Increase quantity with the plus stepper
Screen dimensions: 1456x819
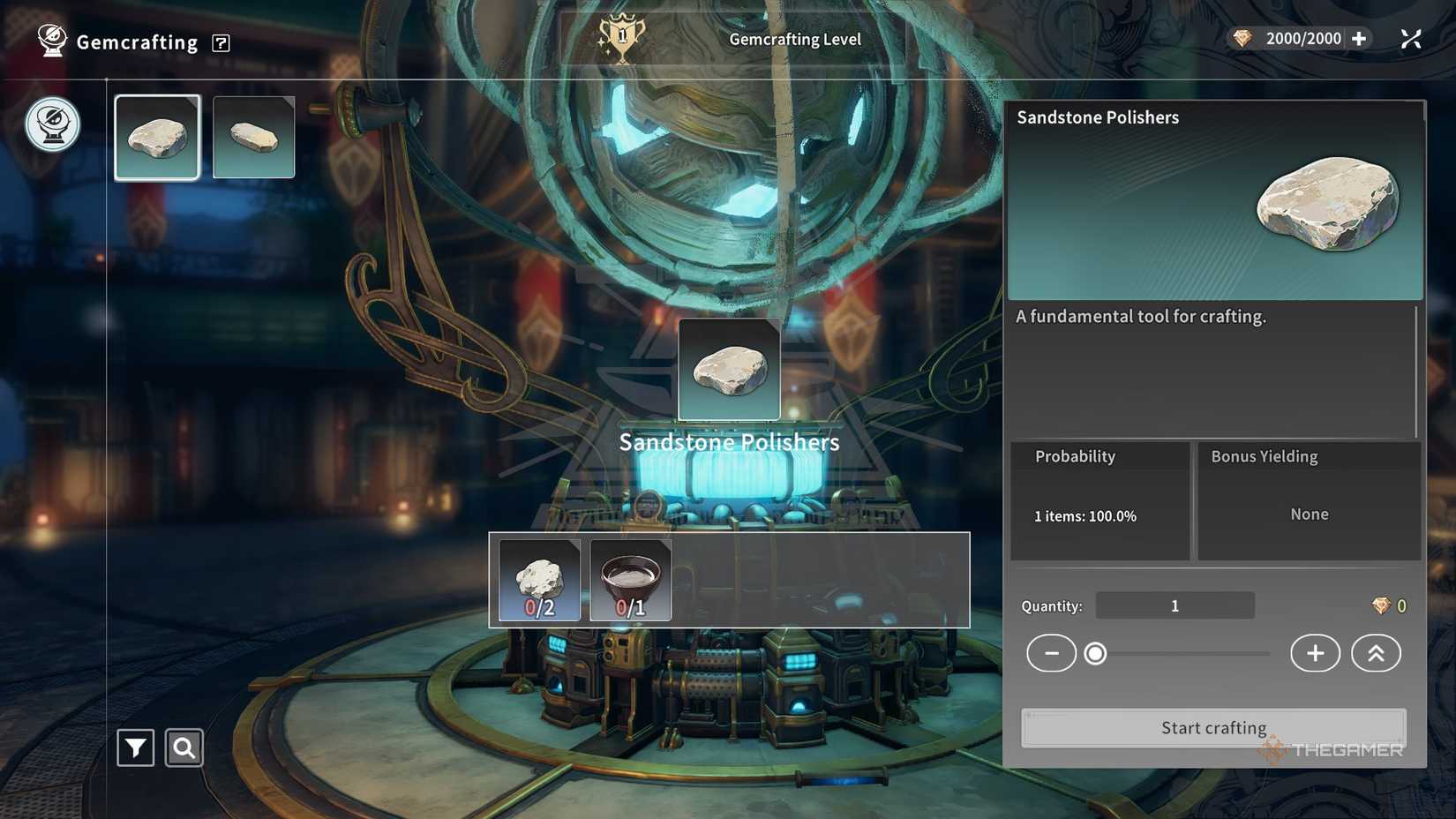point(1314,653)
